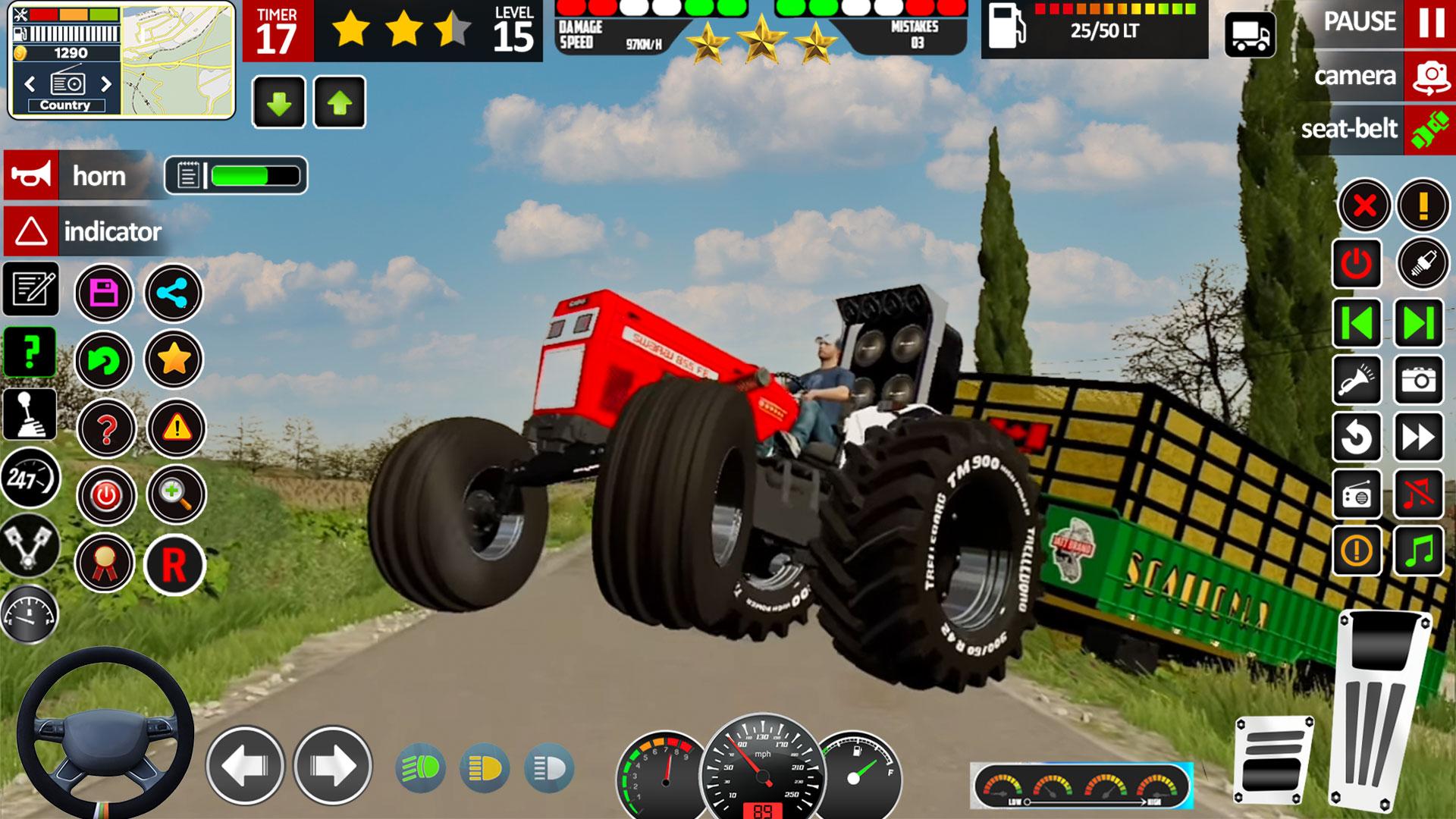Screen dimensions: 1456x819
Task: Pause the game
Action: (1430, 23)
